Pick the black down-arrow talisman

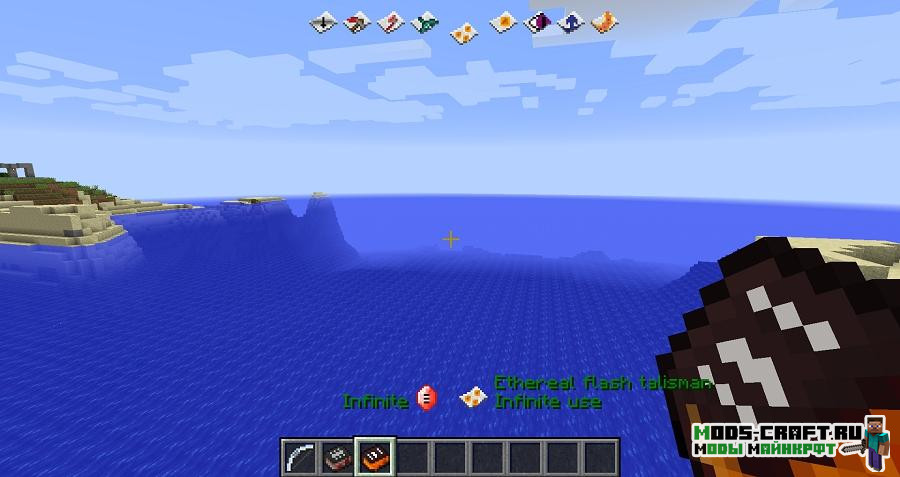point(323,21)
